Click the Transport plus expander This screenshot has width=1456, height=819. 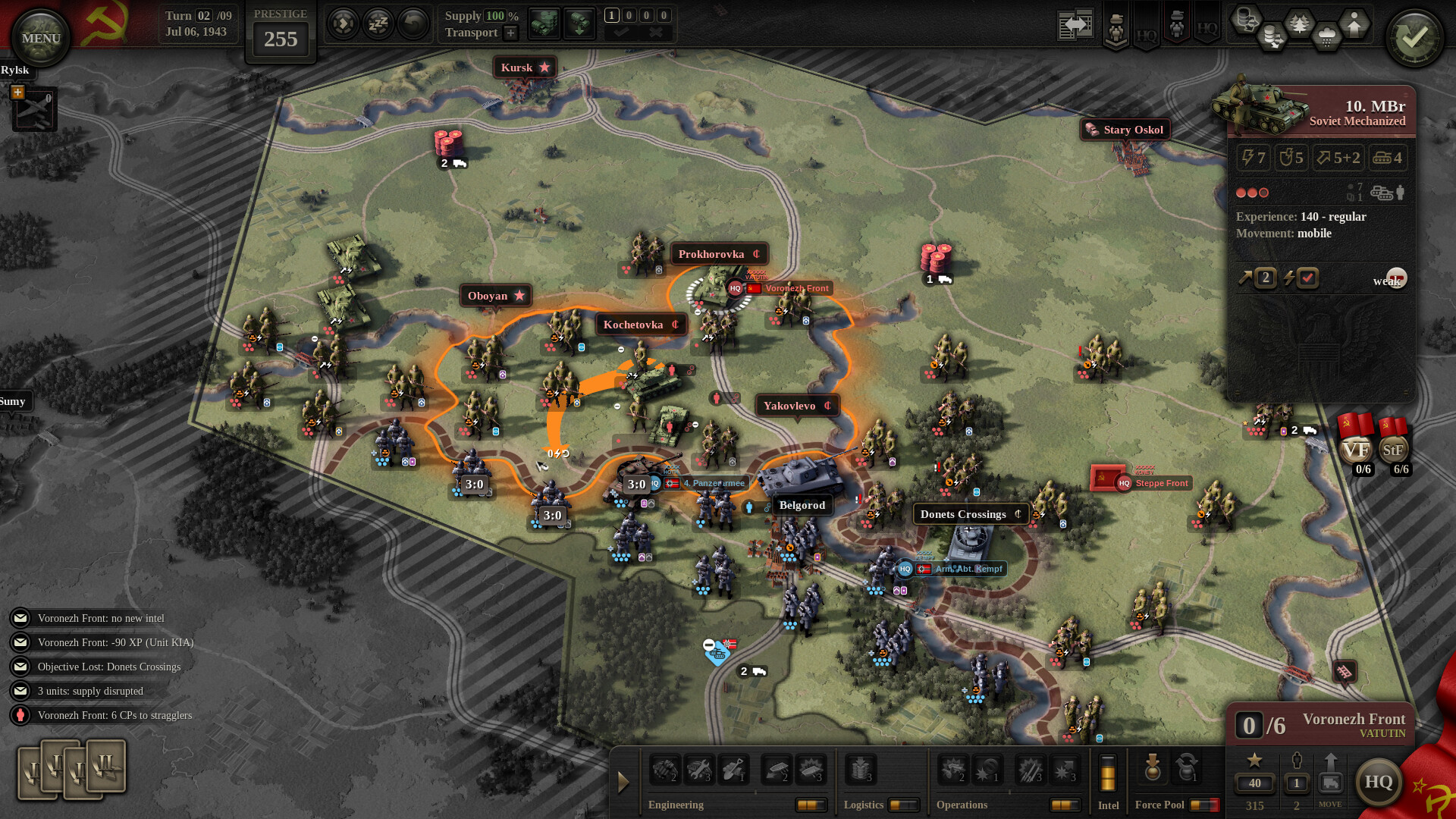512,33
